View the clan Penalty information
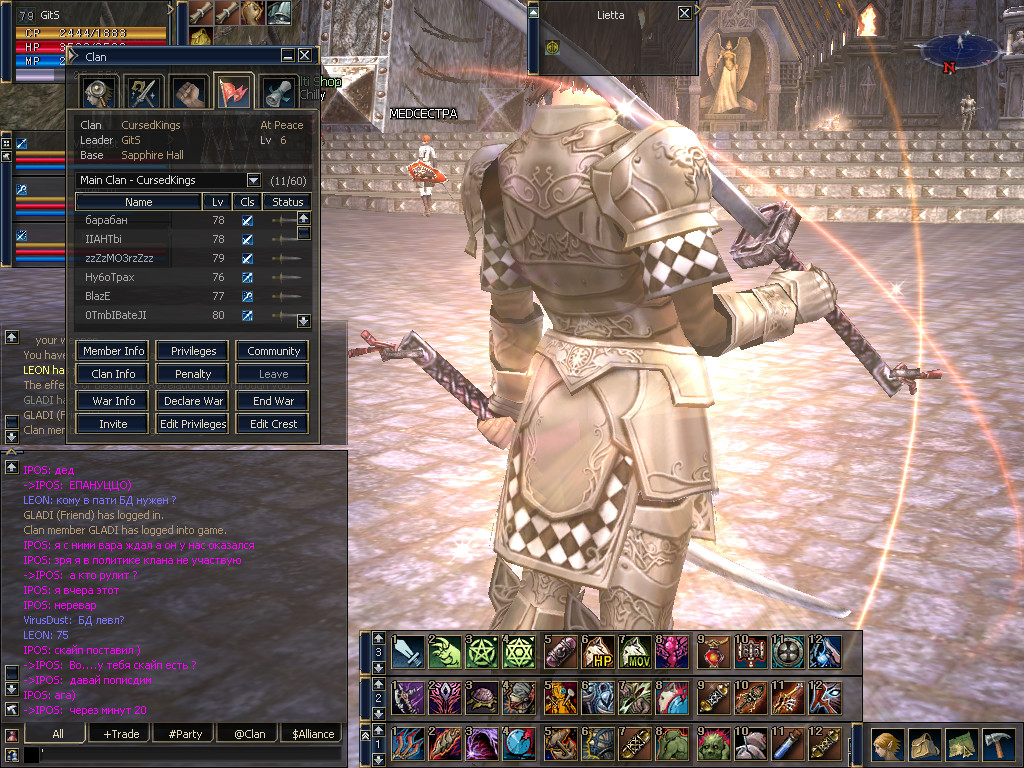1024x768 pixels. click(193, 374)
